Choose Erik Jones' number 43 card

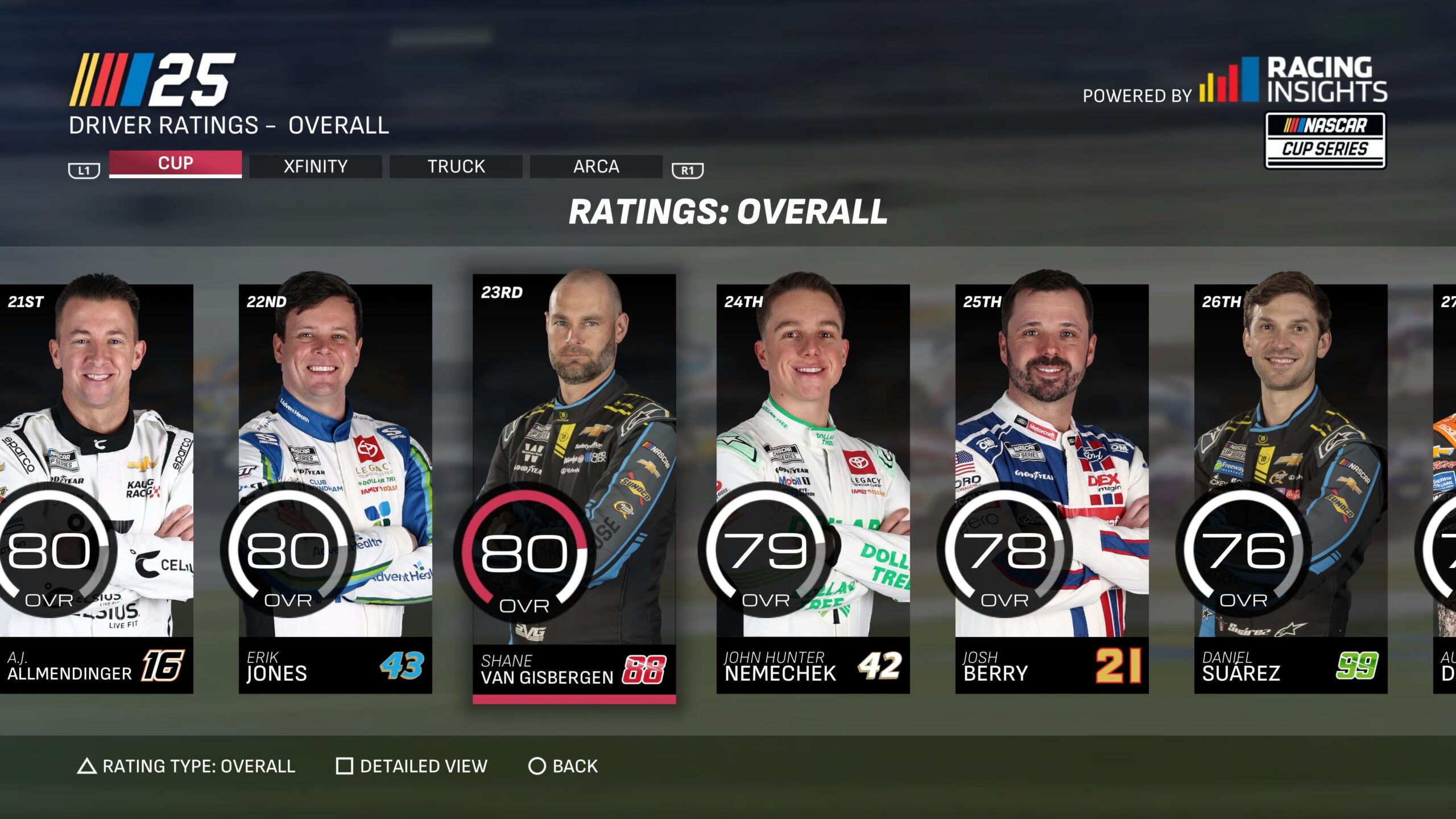coord(335,488)
